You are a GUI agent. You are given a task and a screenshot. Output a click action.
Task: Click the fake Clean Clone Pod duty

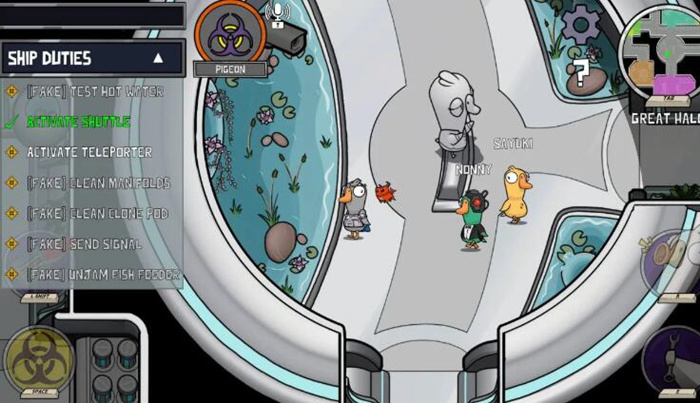coord(97,213)
